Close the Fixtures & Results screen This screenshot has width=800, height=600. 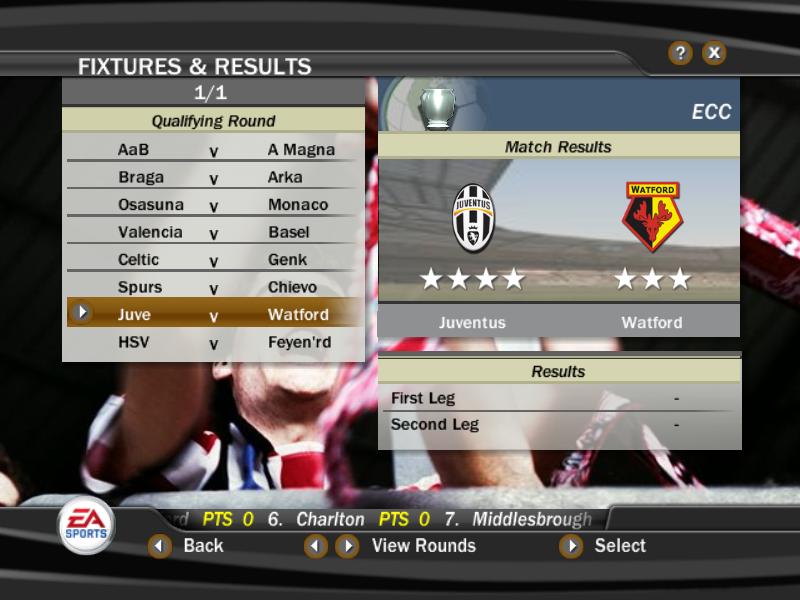(x=714, y=53)
